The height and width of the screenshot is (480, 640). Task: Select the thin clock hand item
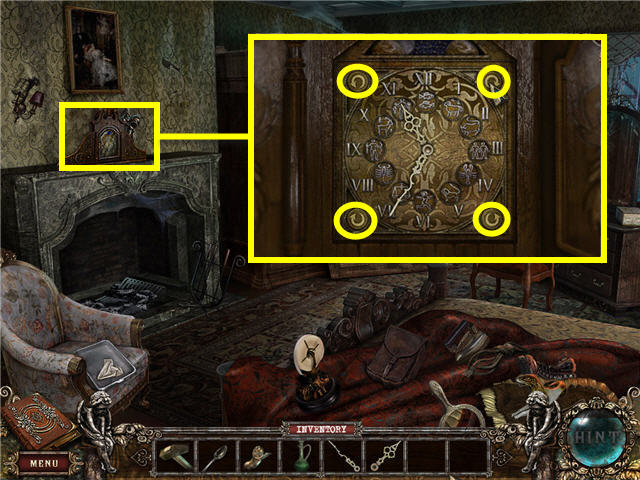coord(342,456)
